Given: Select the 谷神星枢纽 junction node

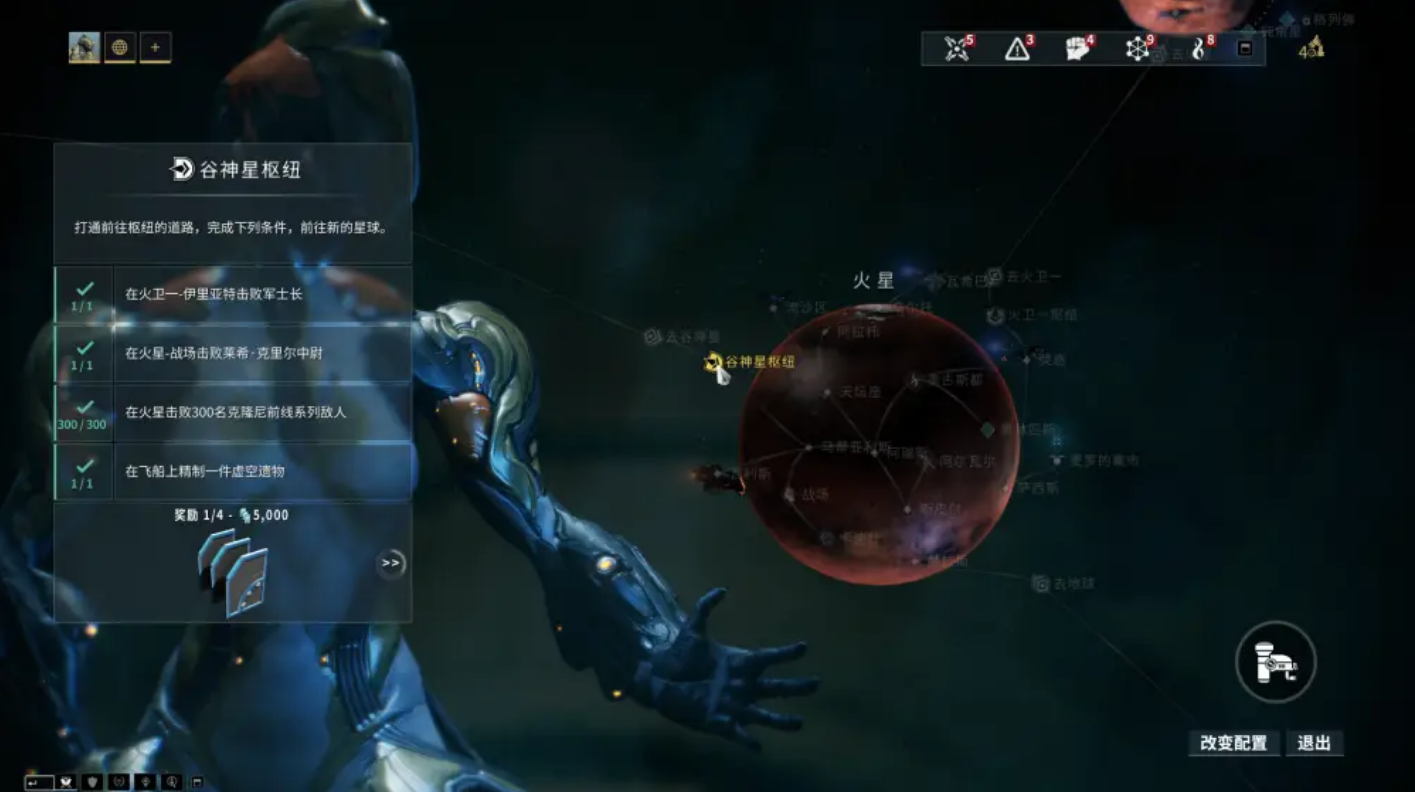Looking at the screenshot, I should (x=714, y=362).
